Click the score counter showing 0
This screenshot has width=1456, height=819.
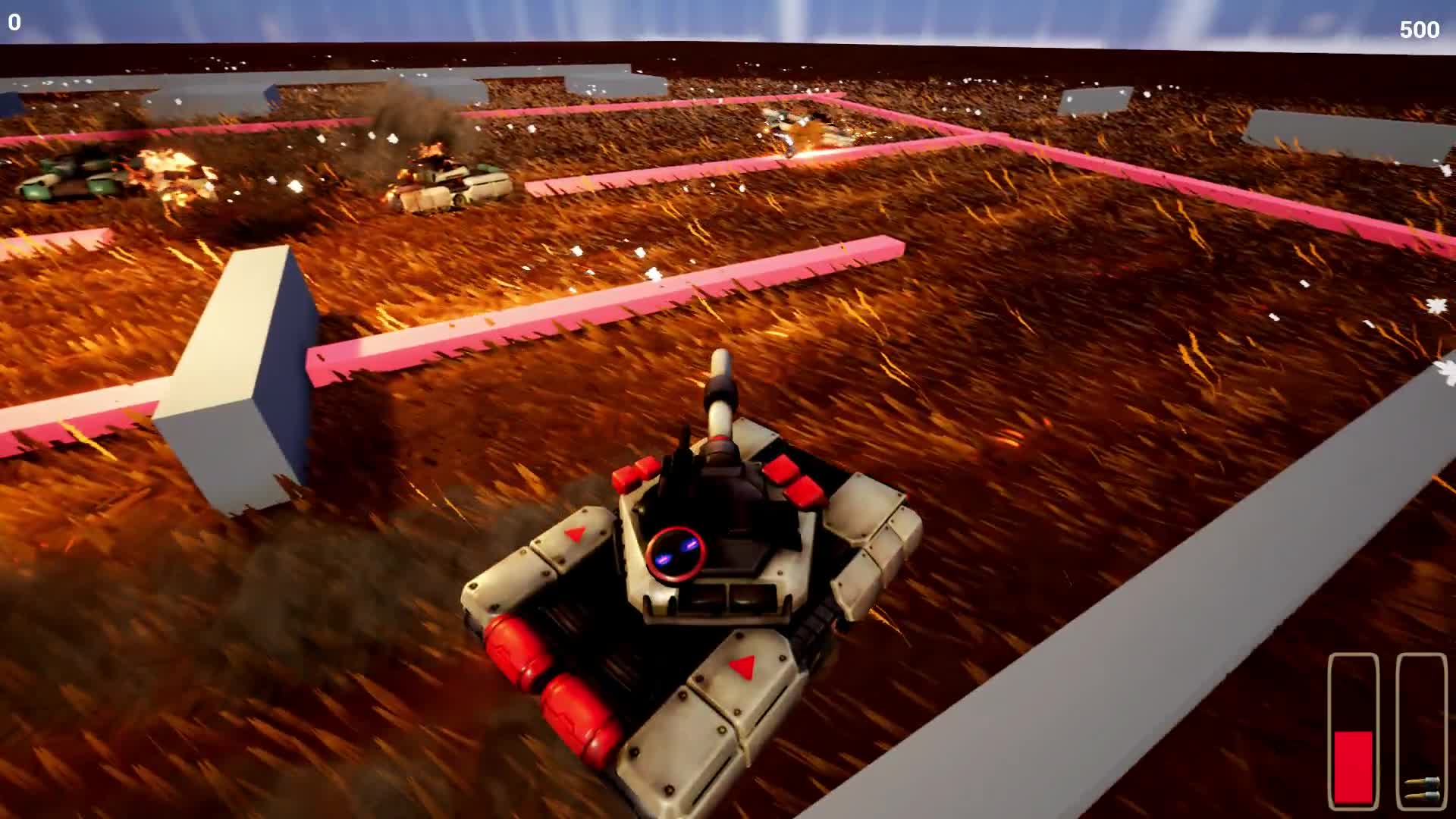point(13,23)
